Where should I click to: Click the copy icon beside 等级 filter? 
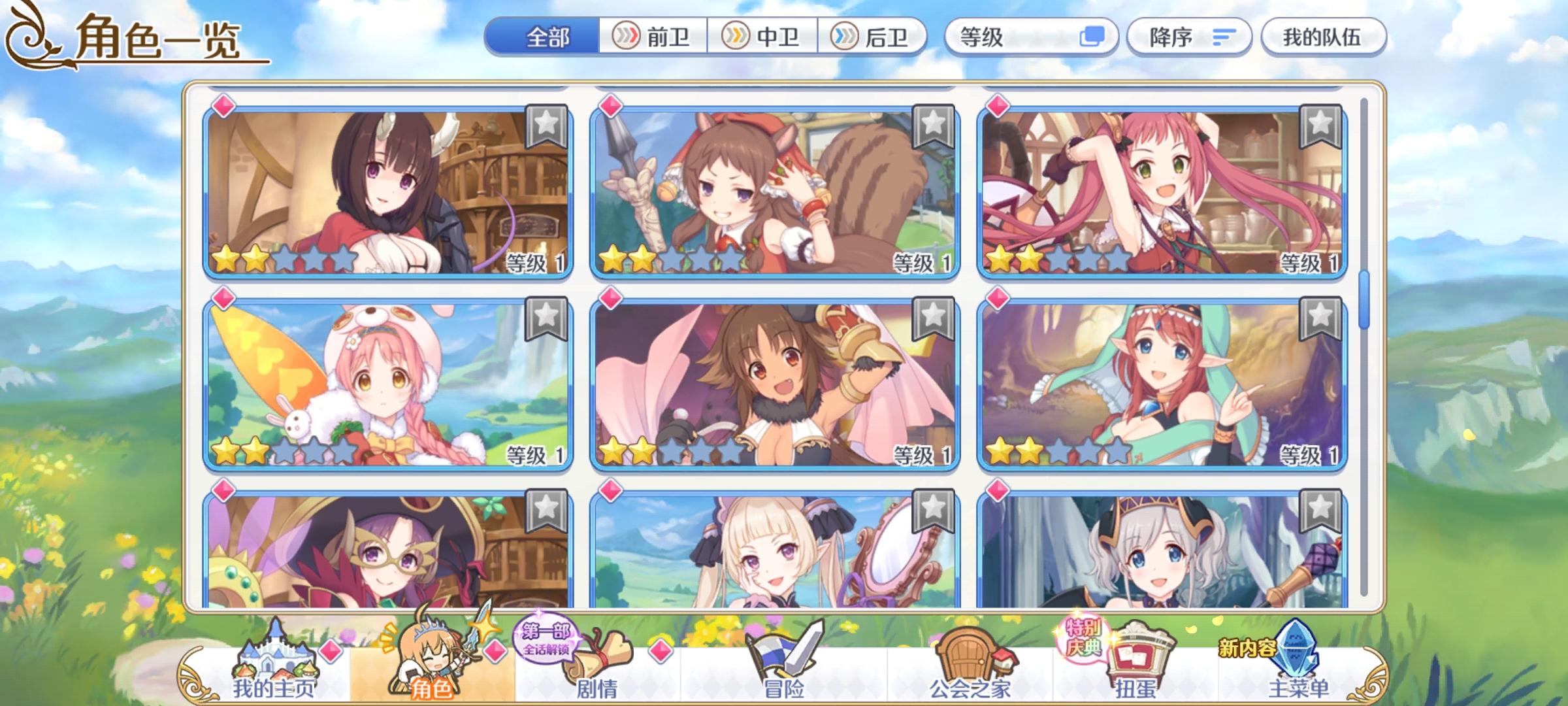[1092, 37]
